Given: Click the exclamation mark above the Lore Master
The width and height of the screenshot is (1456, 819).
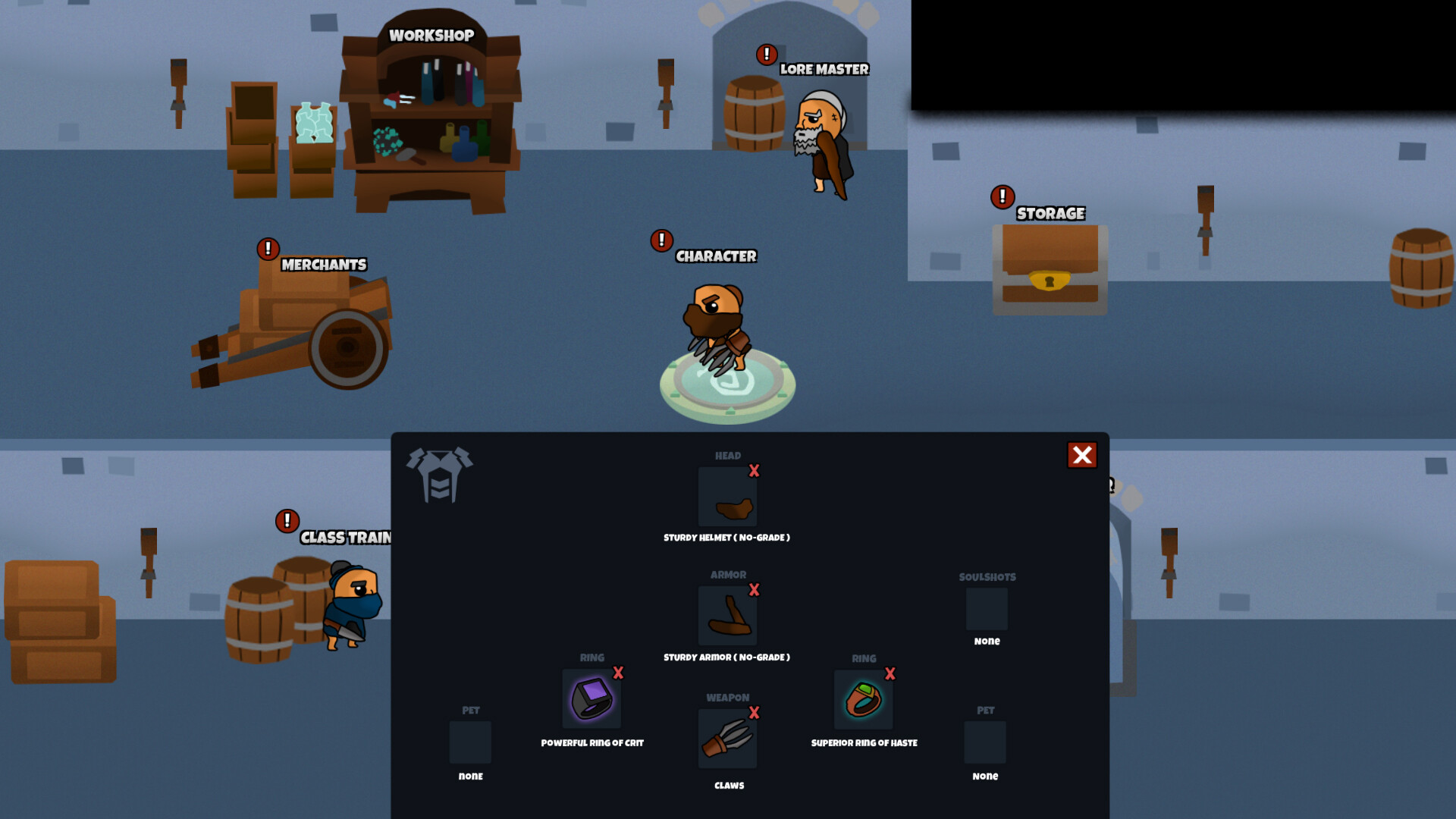Looking at the screenshot, I should tap(765, 54).
